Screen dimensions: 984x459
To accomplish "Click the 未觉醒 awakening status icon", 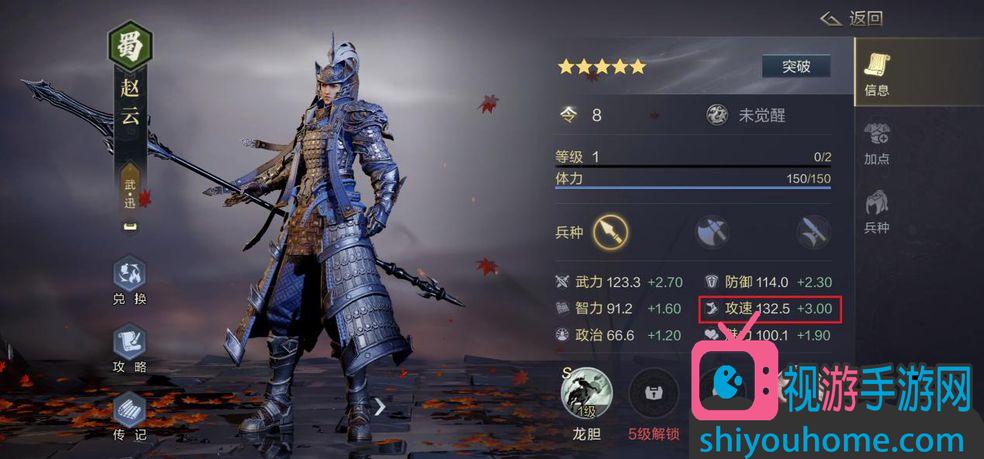I will (717, 115).
